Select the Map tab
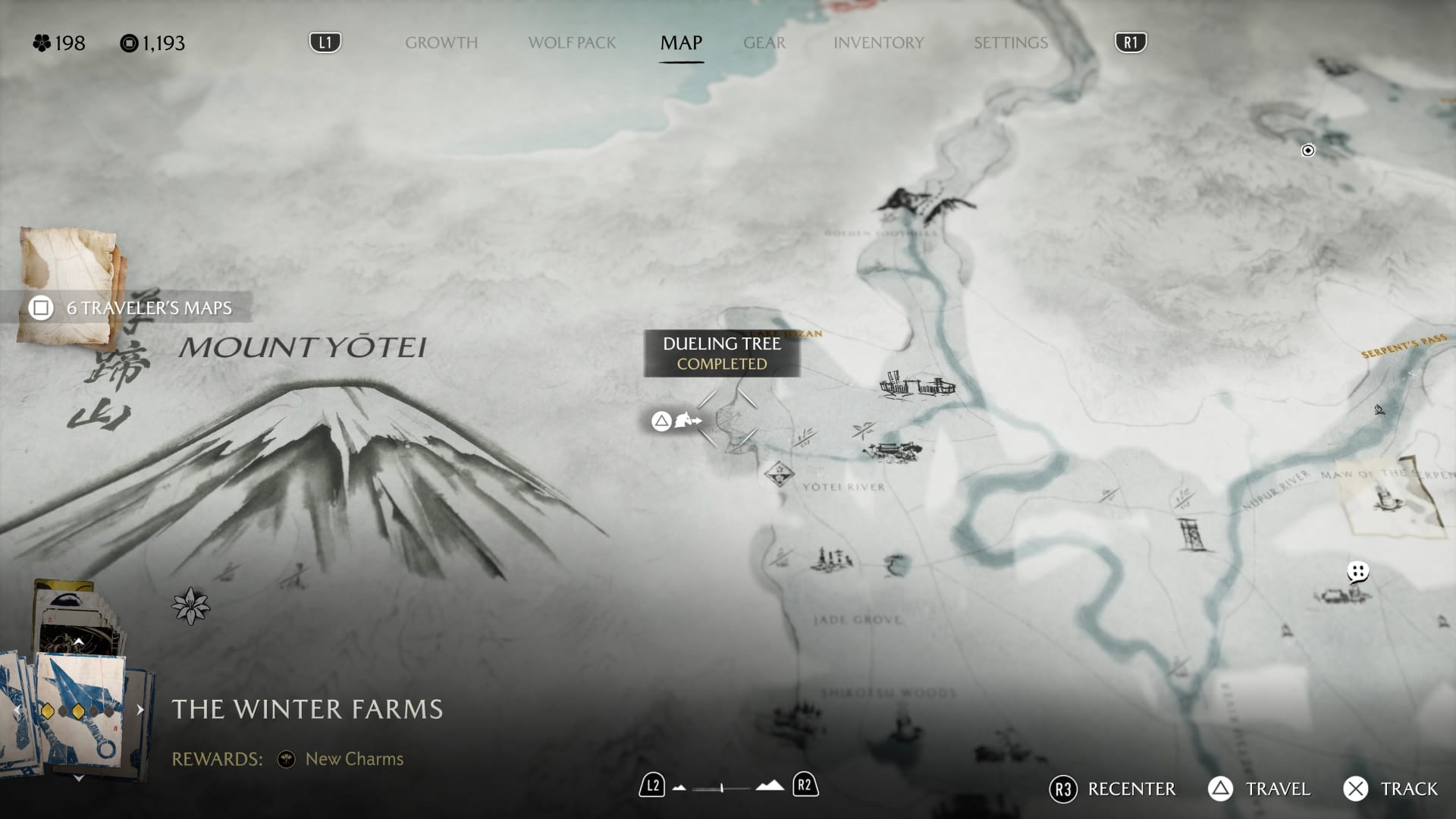 681,43
